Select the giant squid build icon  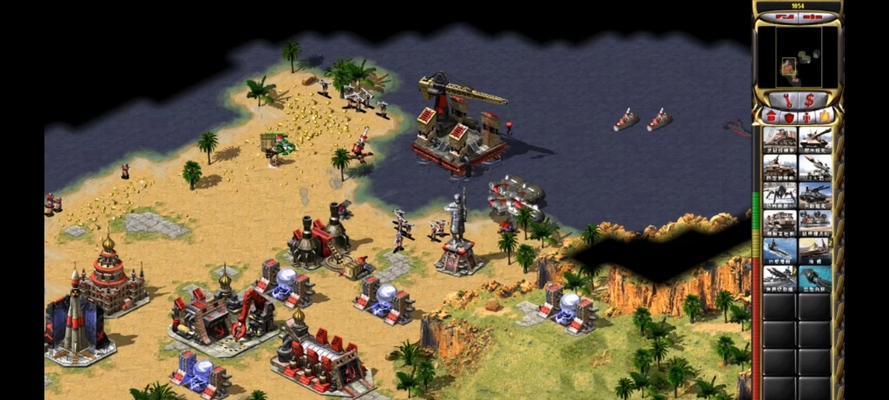coord(815,277)
